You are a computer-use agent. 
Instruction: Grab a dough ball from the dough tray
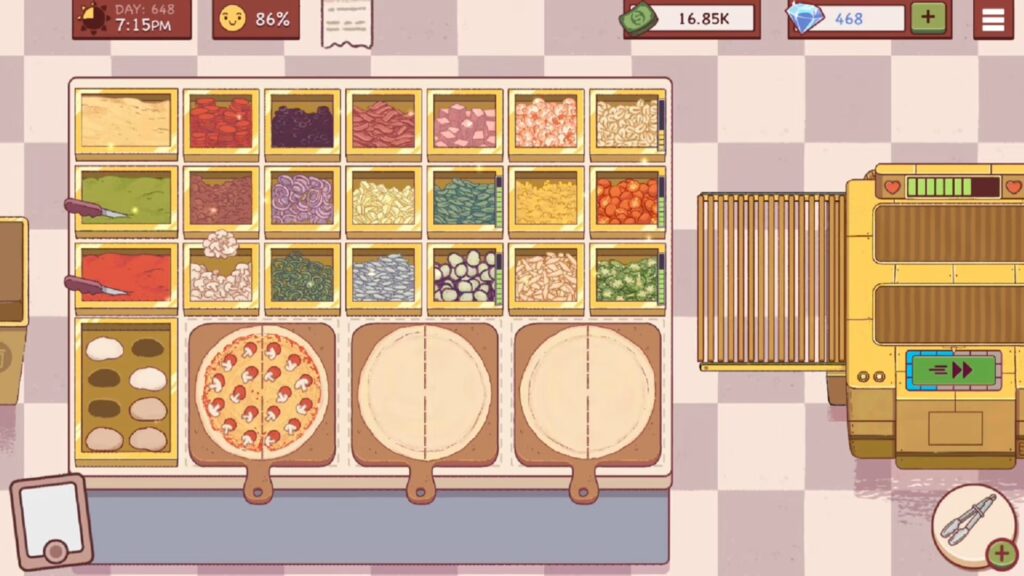[105, 349]
